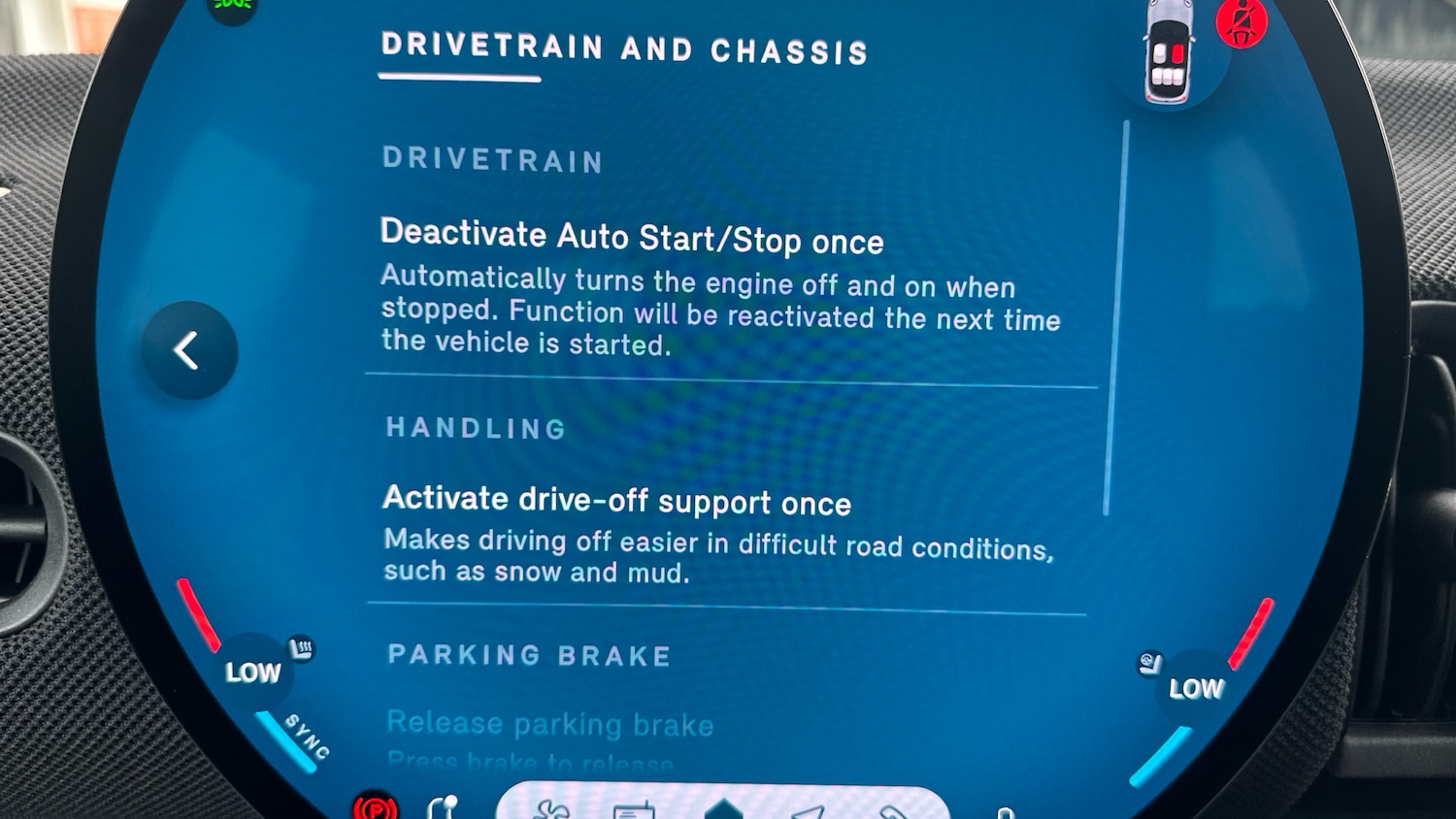
Task: Open the passenger-side LOW temperature control
Action: pyautogui.click(x=1196, y=689)
